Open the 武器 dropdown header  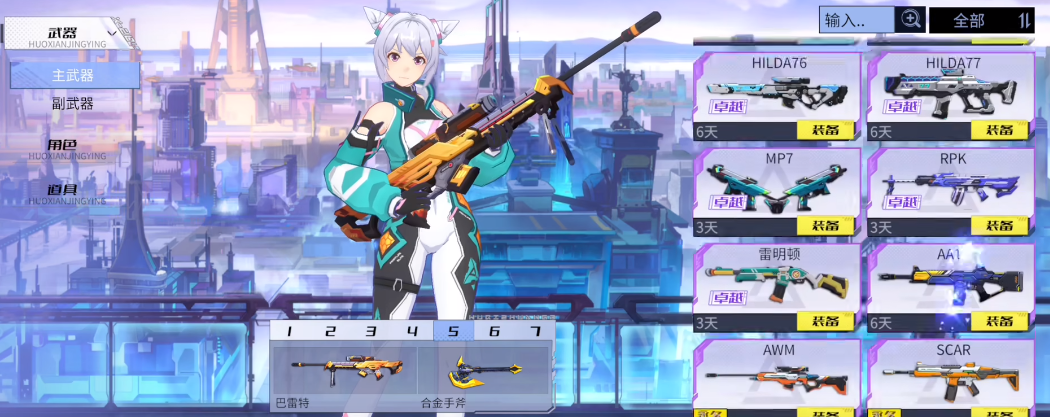(70, 34)
